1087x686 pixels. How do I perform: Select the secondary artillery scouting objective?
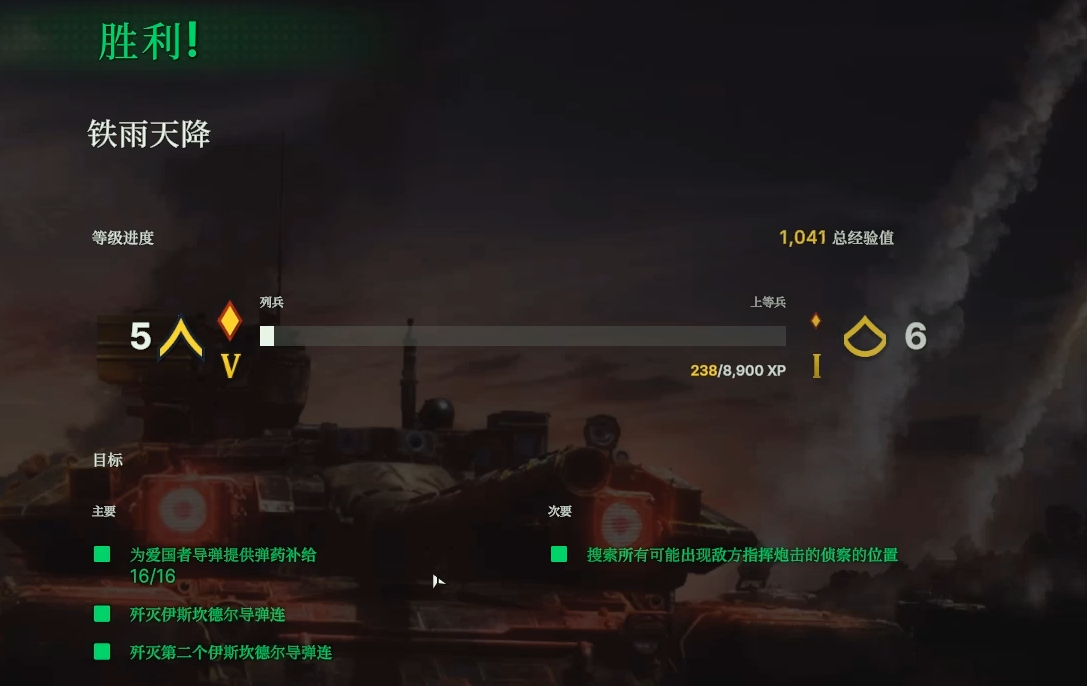(741, 554)
